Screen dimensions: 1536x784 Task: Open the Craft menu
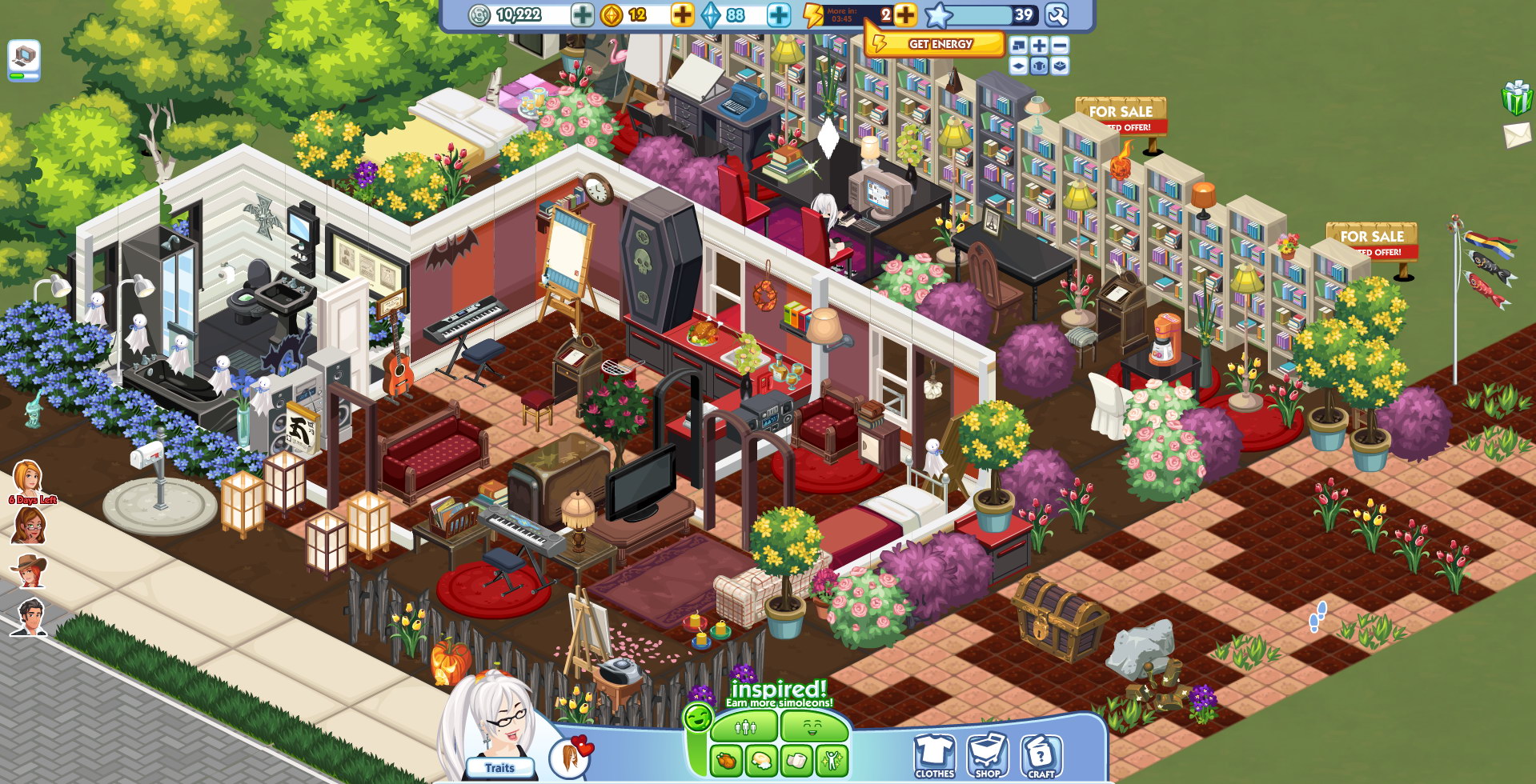coord(1041,756)
